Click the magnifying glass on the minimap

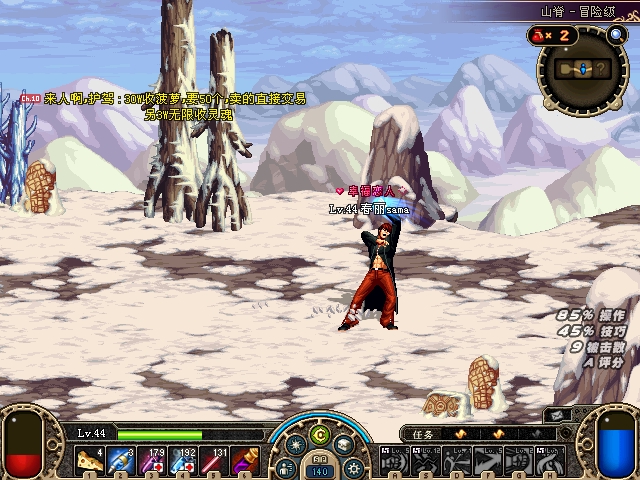click(616, 35)
